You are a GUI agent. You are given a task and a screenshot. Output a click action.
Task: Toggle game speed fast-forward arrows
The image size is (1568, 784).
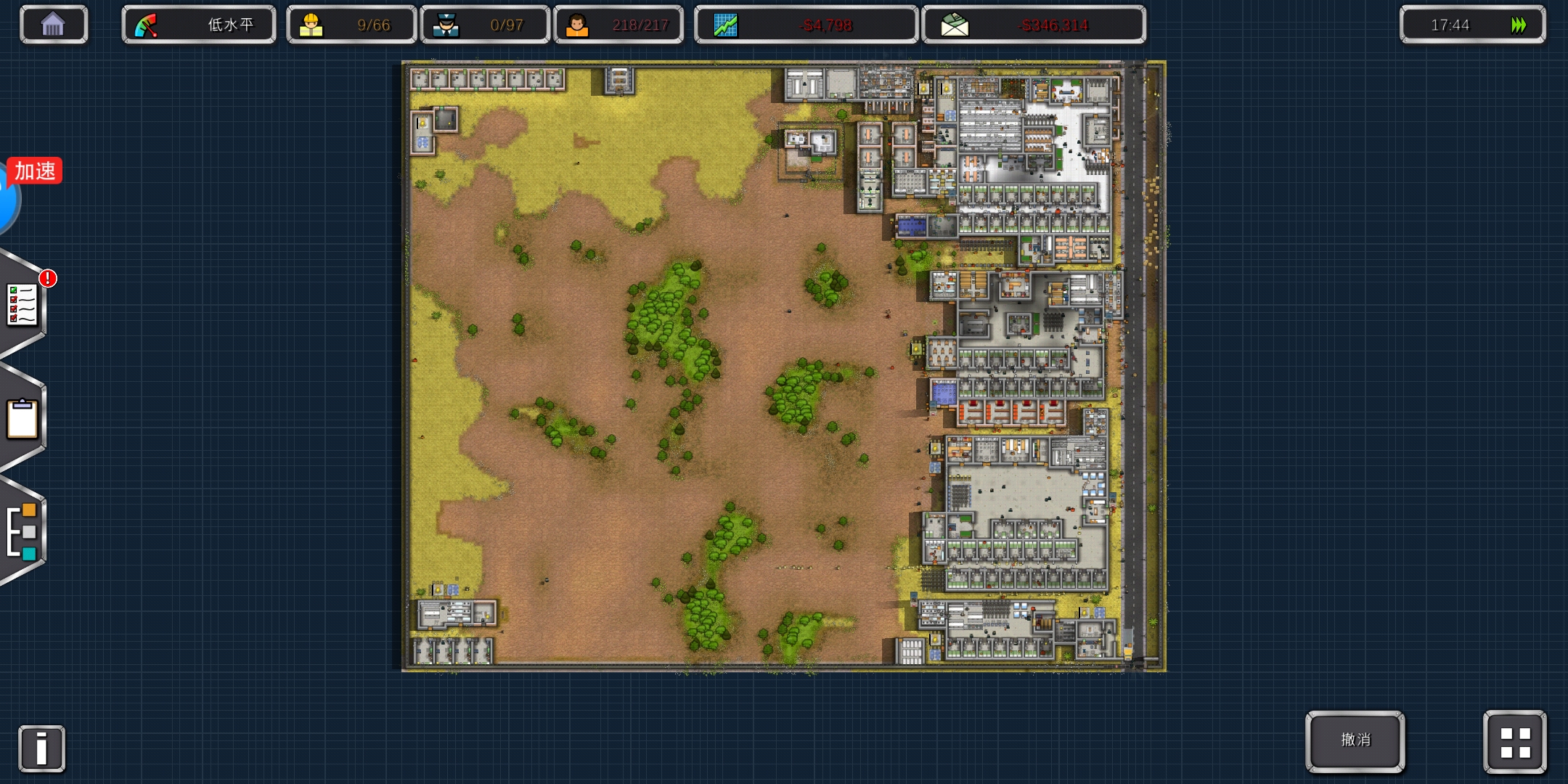pyautogui.click(x=1518, y=25)
